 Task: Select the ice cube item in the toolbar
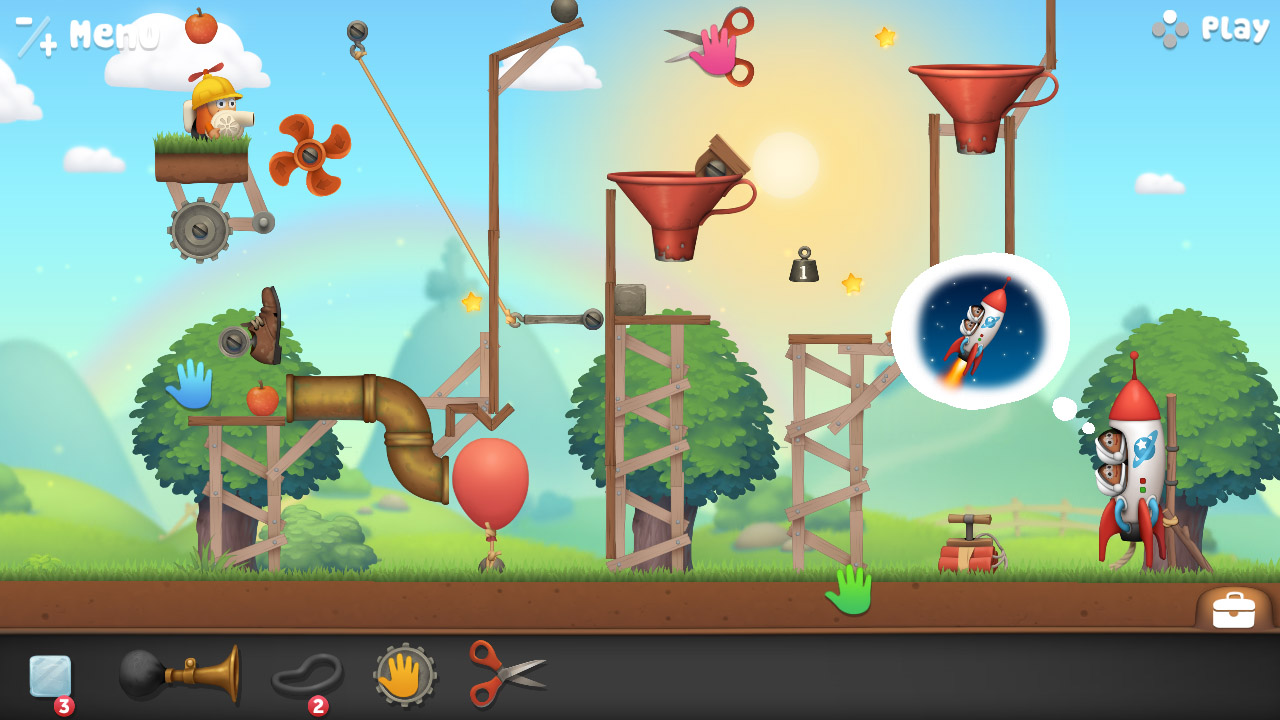coord(48,676)
